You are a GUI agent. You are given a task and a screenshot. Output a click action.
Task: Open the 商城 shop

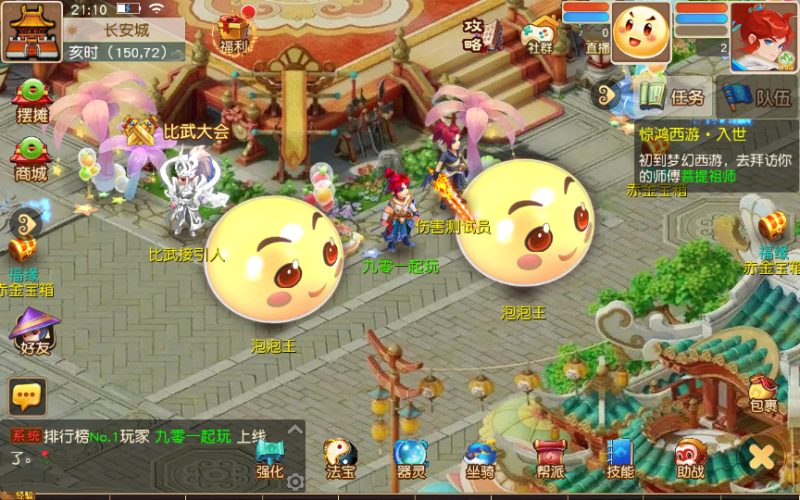31,159
